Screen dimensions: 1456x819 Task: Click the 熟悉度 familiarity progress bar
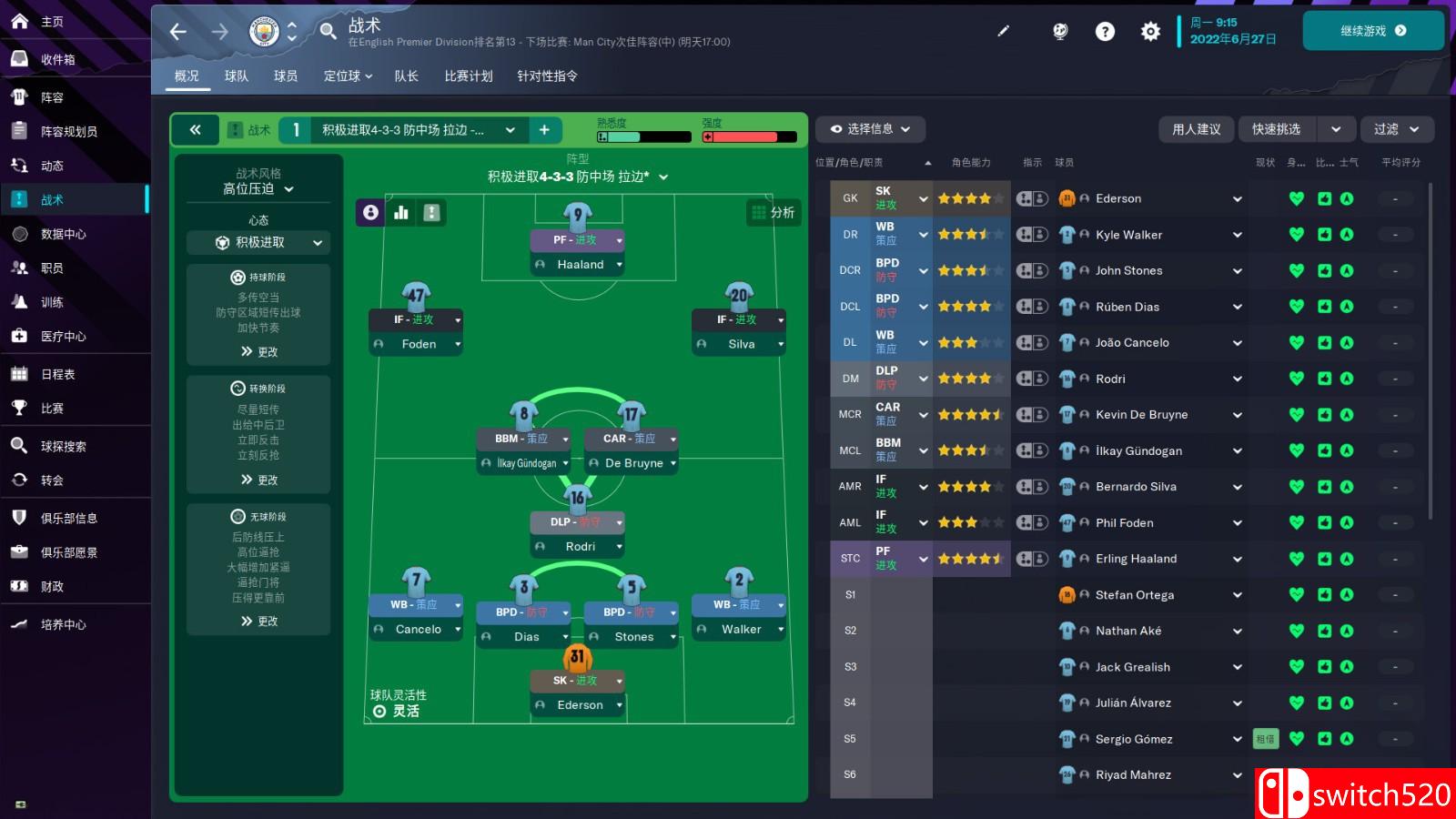(x=643, y=136)
